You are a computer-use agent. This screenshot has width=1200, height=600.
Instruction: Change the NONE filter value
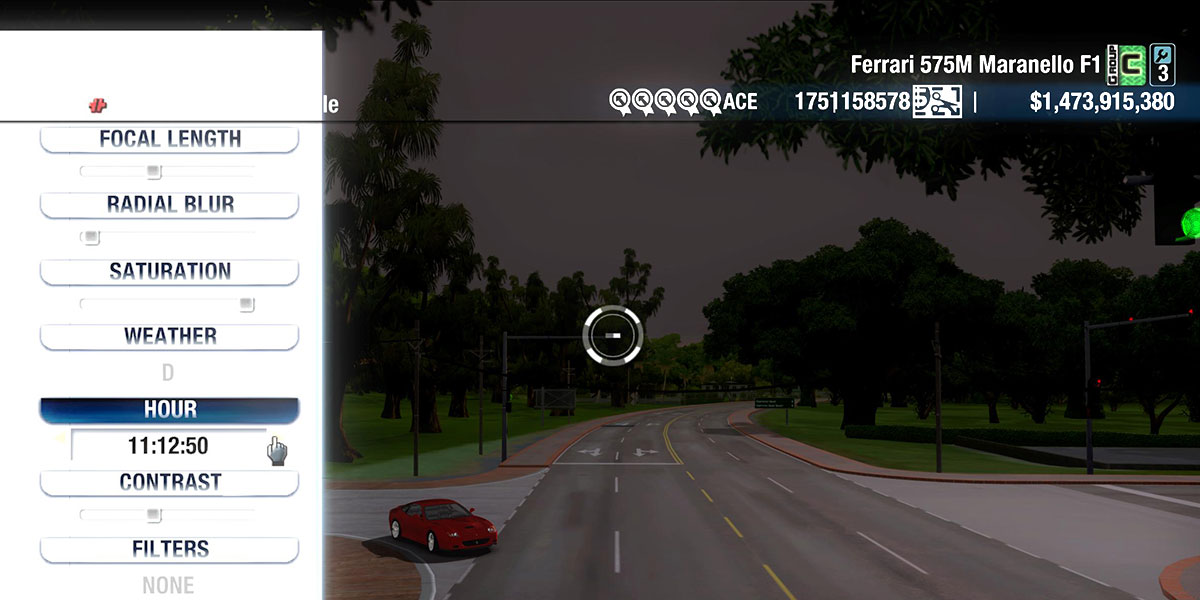pyautogui.click(x=168, y=585)
